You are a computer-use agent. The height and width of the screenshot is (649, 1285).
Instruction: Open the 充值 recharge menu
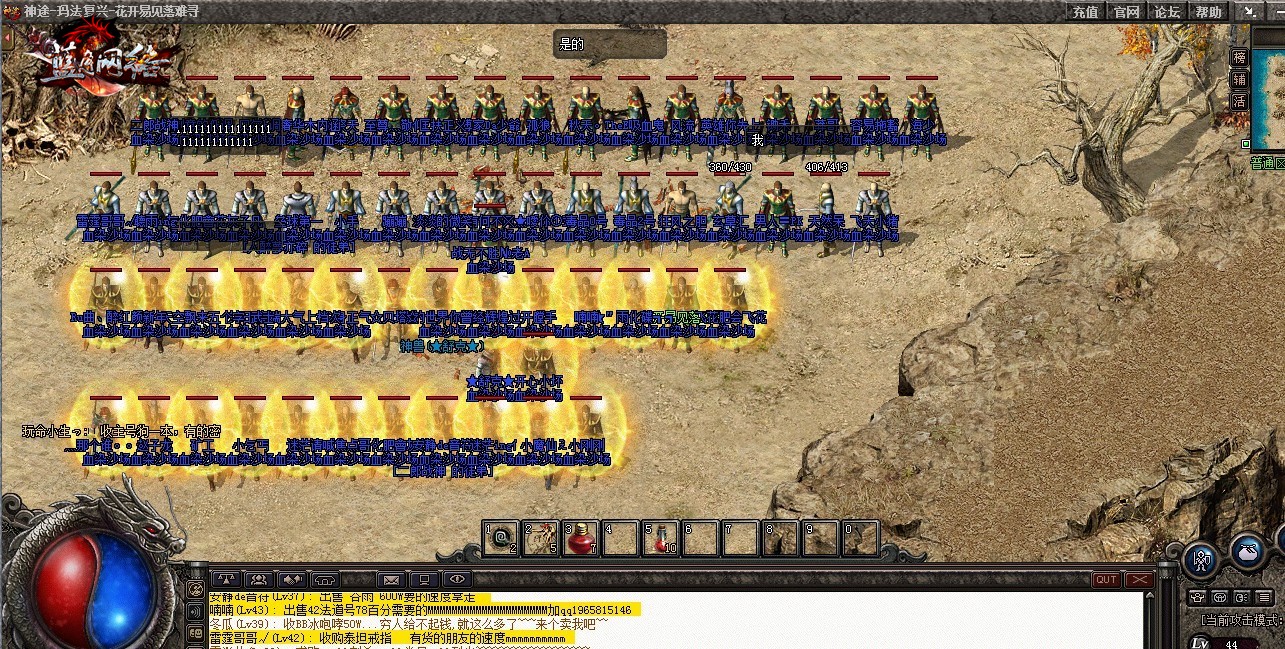pyautogui.click(x=1085, y=12)
